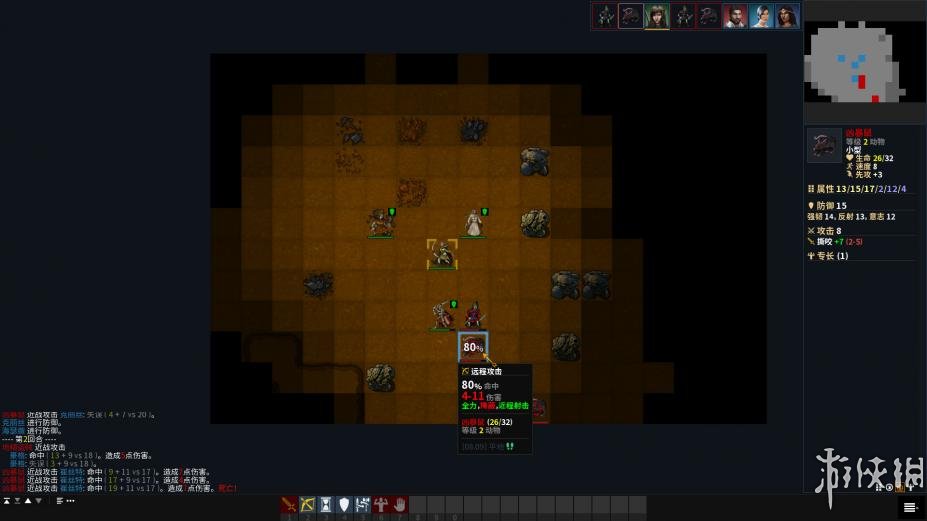Image resolution: width=927 pixels, height=521 pixels.
Task: Expand the 专长 (1) feats section
Action: 832,256
